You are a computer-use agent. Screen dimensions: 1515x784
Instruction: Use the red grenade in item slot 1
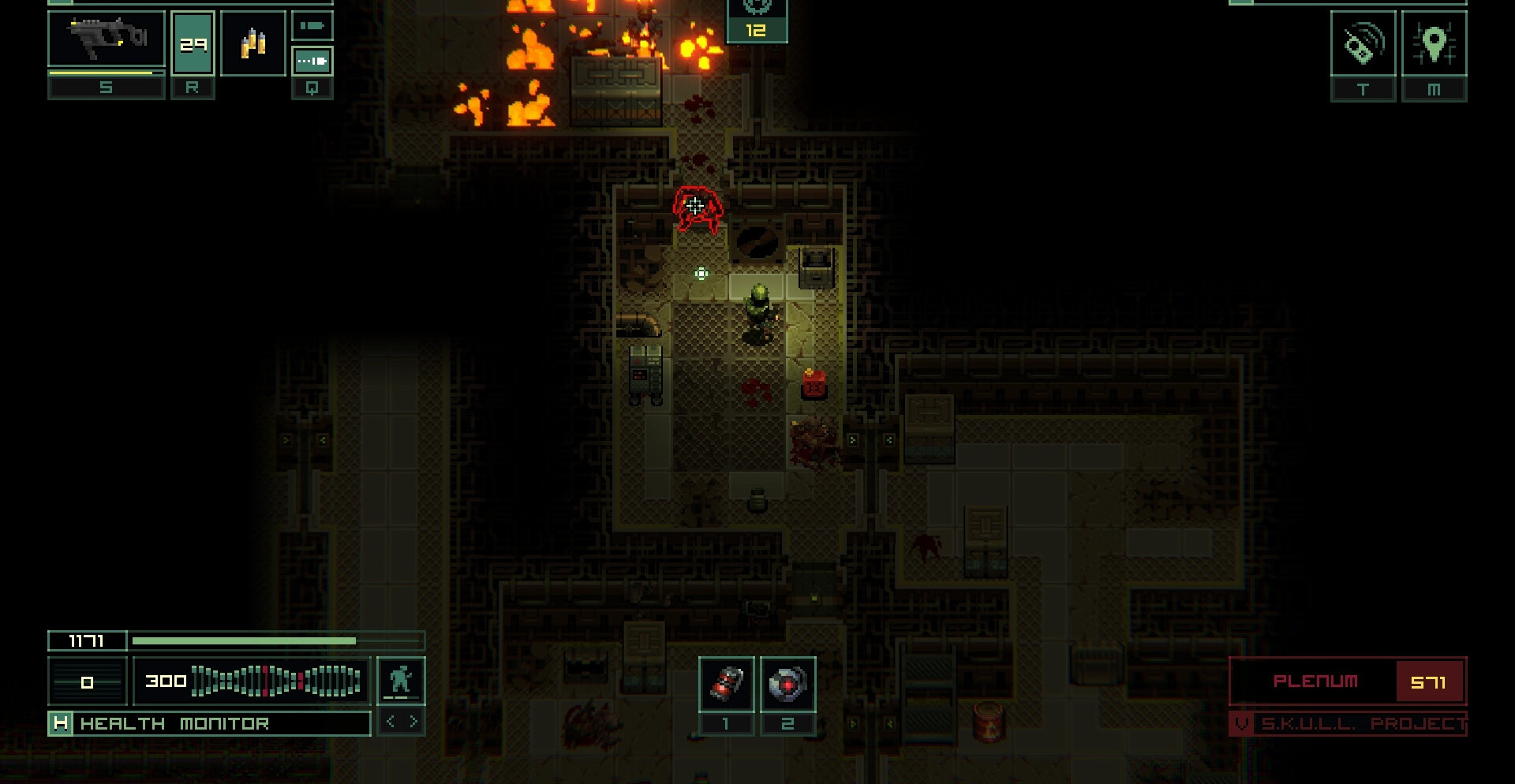pos(726,683)
